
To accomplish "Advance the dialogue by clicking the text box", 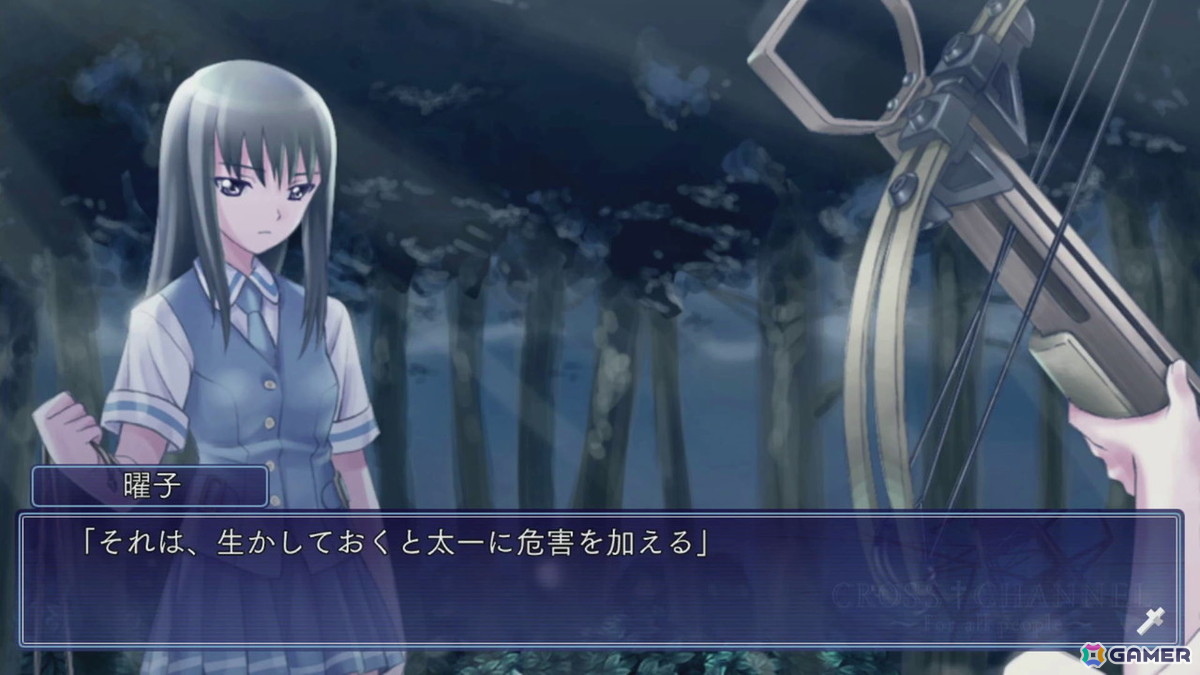I will coord(600,580).
